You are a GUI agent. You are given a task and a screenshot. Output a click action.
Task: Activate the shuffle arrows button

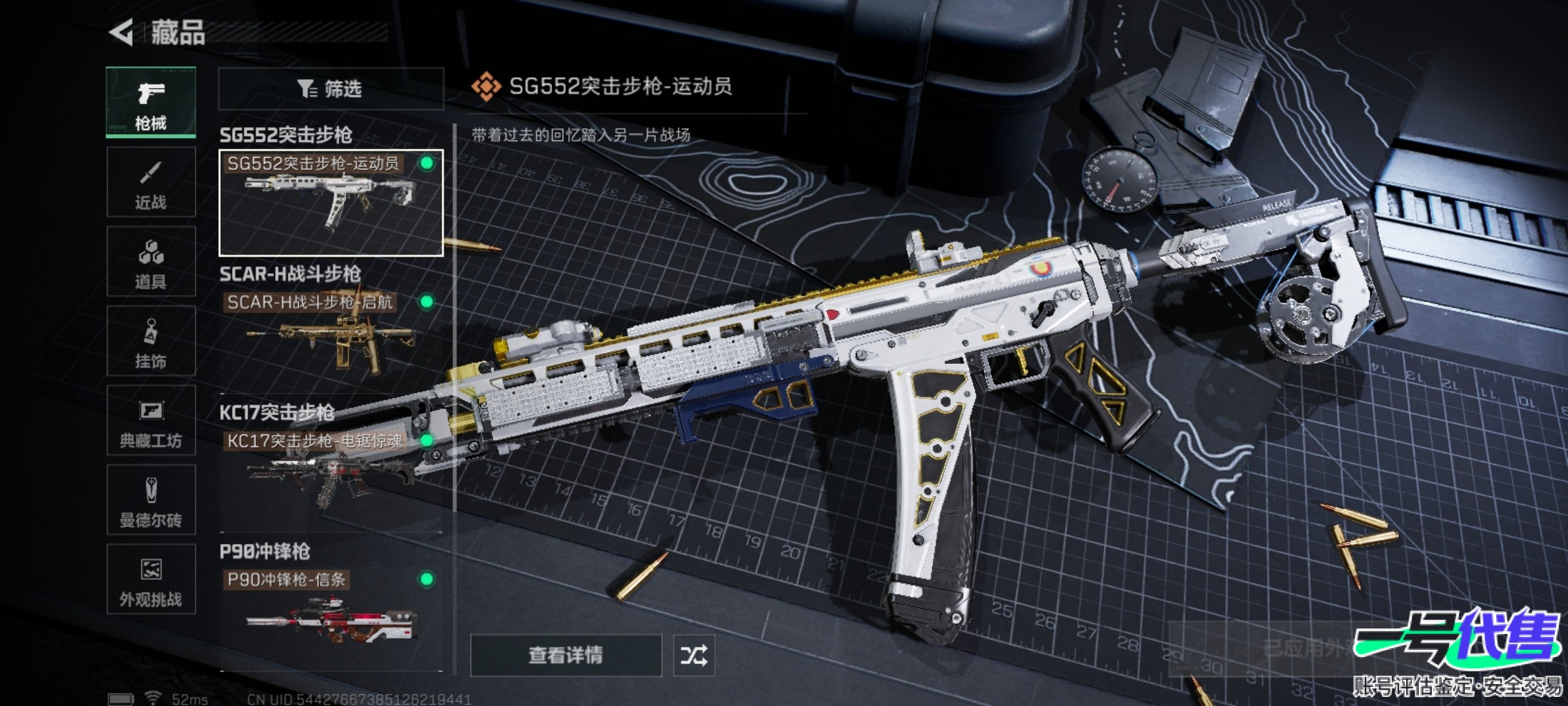click(x=694, y=655)
